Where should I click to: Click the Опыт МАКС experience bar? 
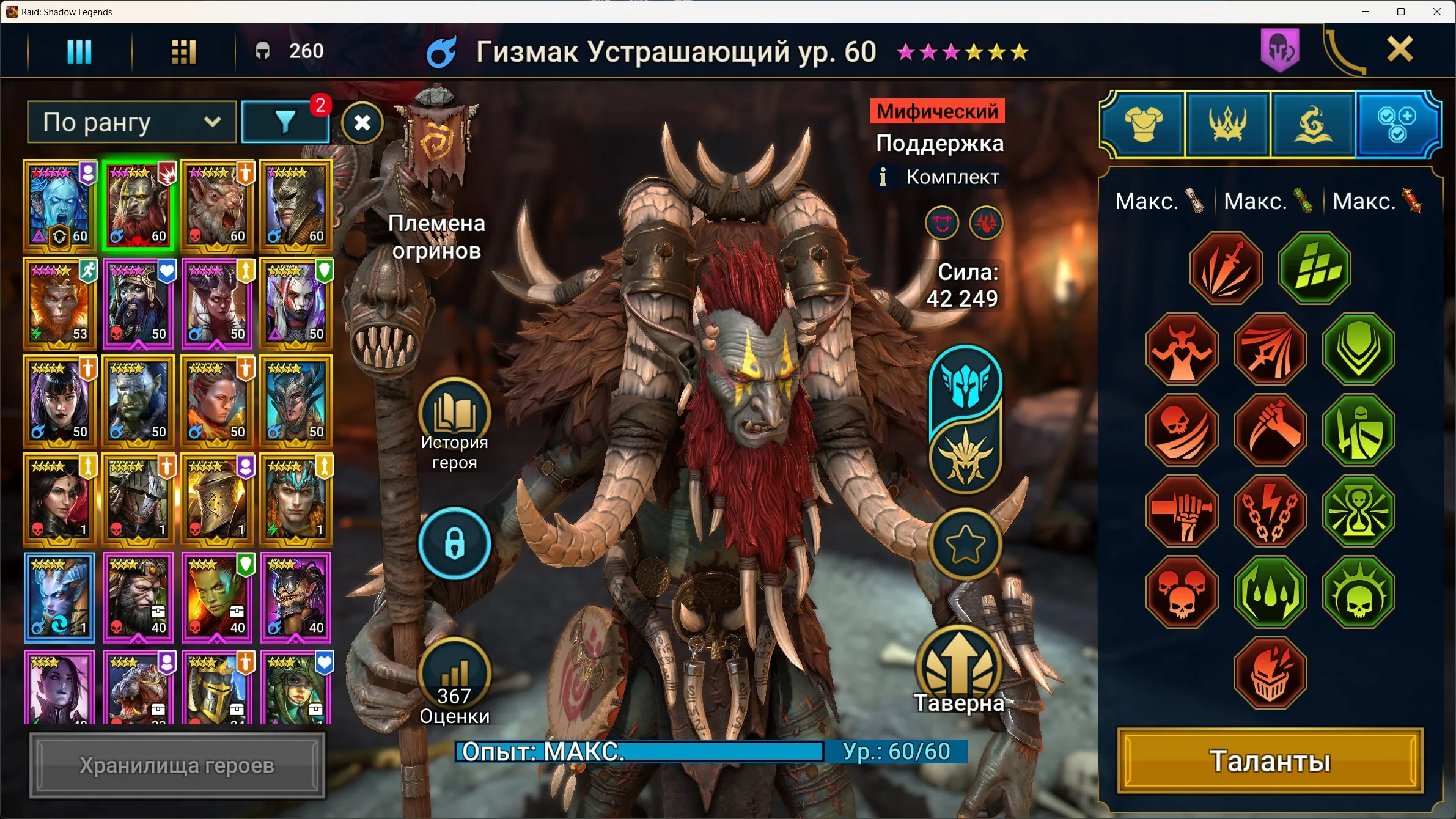point(648,752)
